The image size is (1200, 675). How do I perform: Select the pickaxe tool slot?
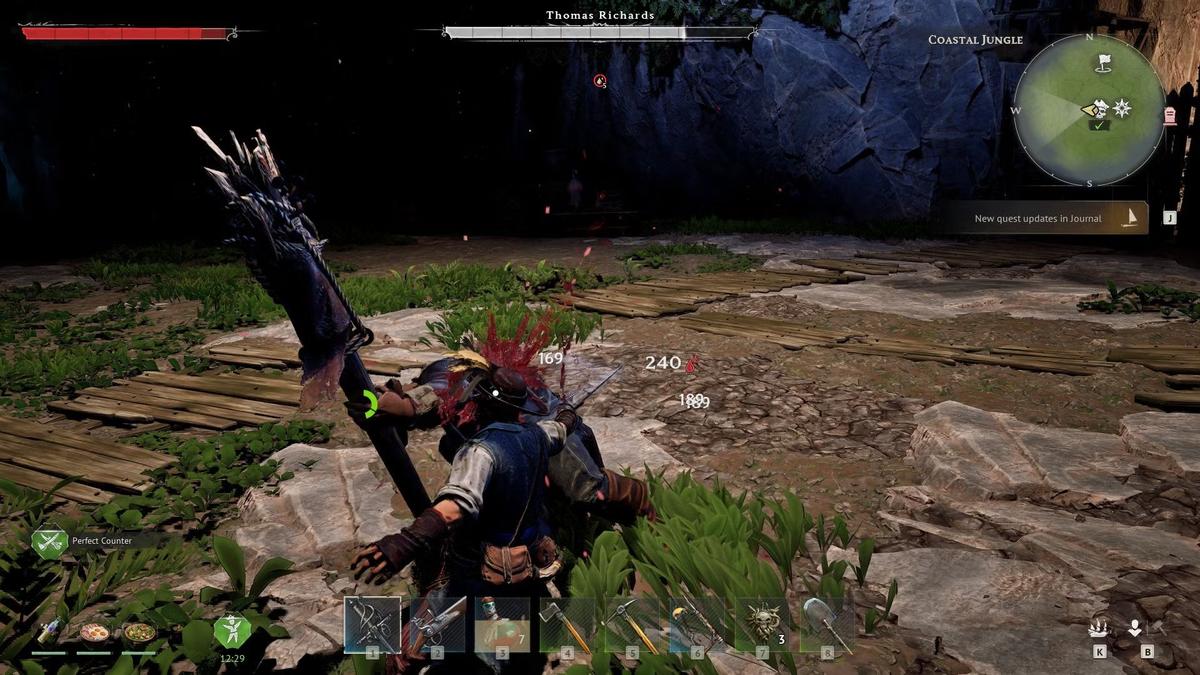[632, 625]
